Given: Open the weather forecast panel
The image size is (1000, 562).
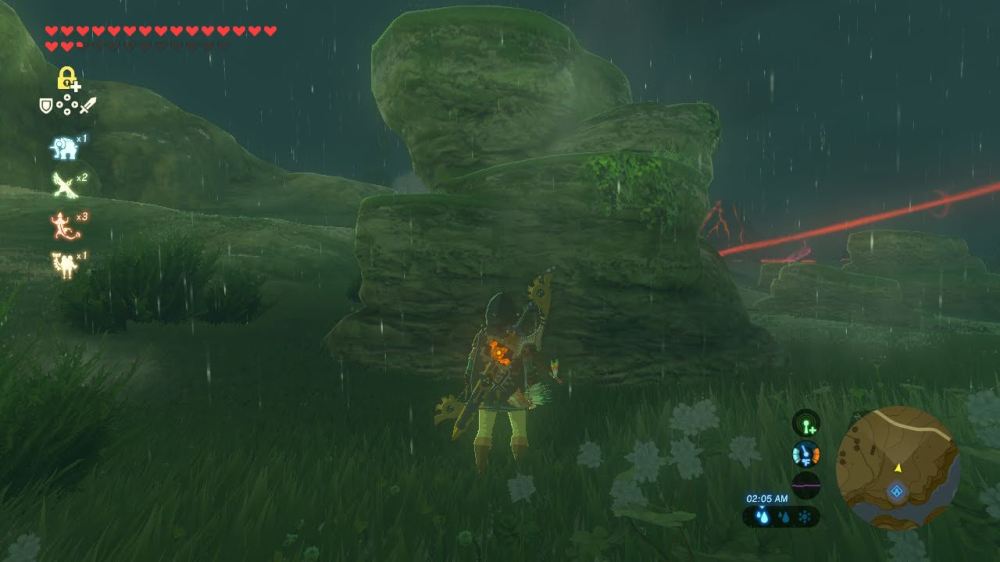Looking at the screenshot, I should coord(781,517).
